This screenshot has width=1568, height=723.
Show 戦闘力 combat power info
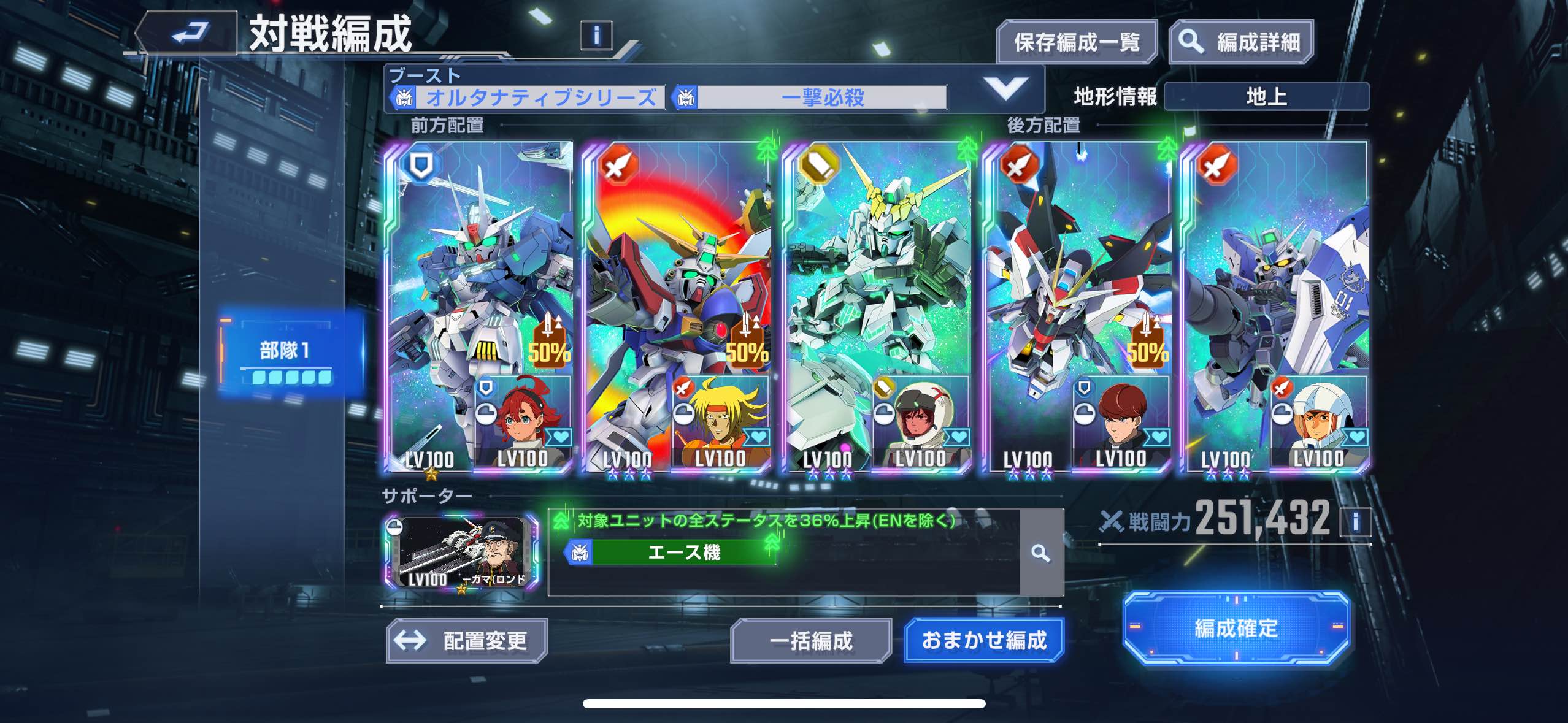1355,522
